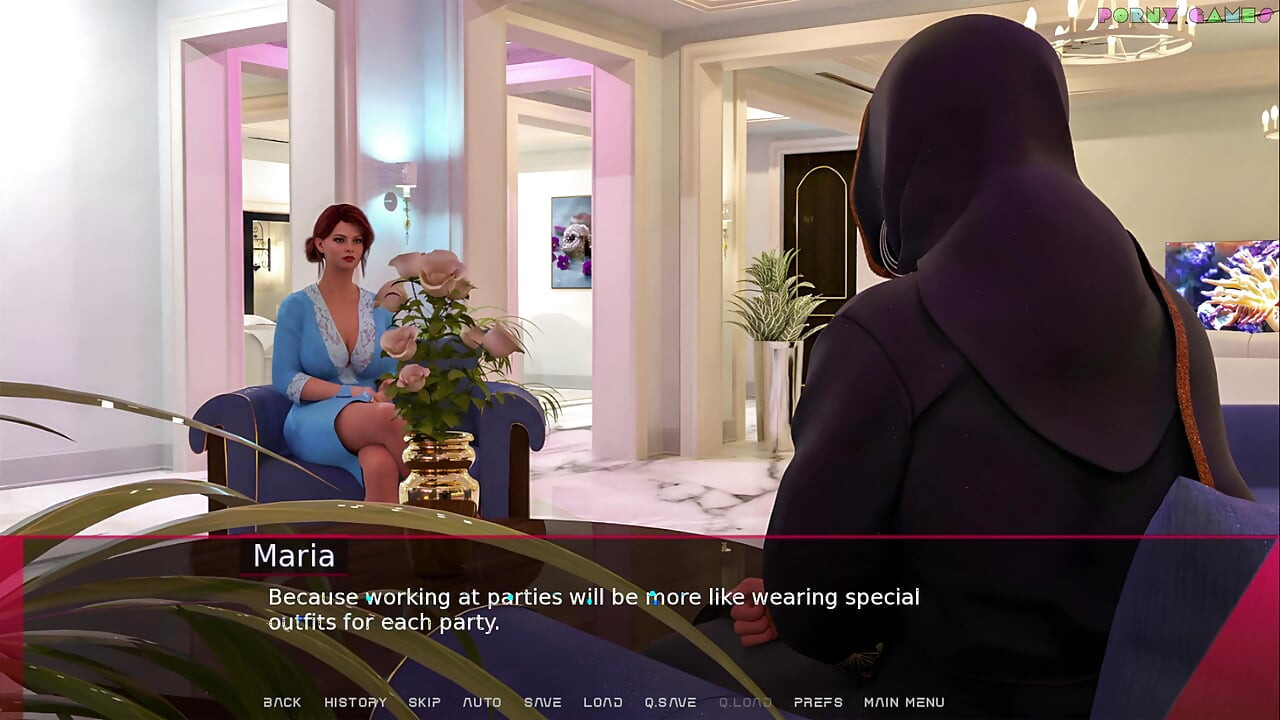The width and height of the screenshot is (1280, 720).
Task: Select the grayed-out Q.LOAD option
Action: (x=743, y=702)
